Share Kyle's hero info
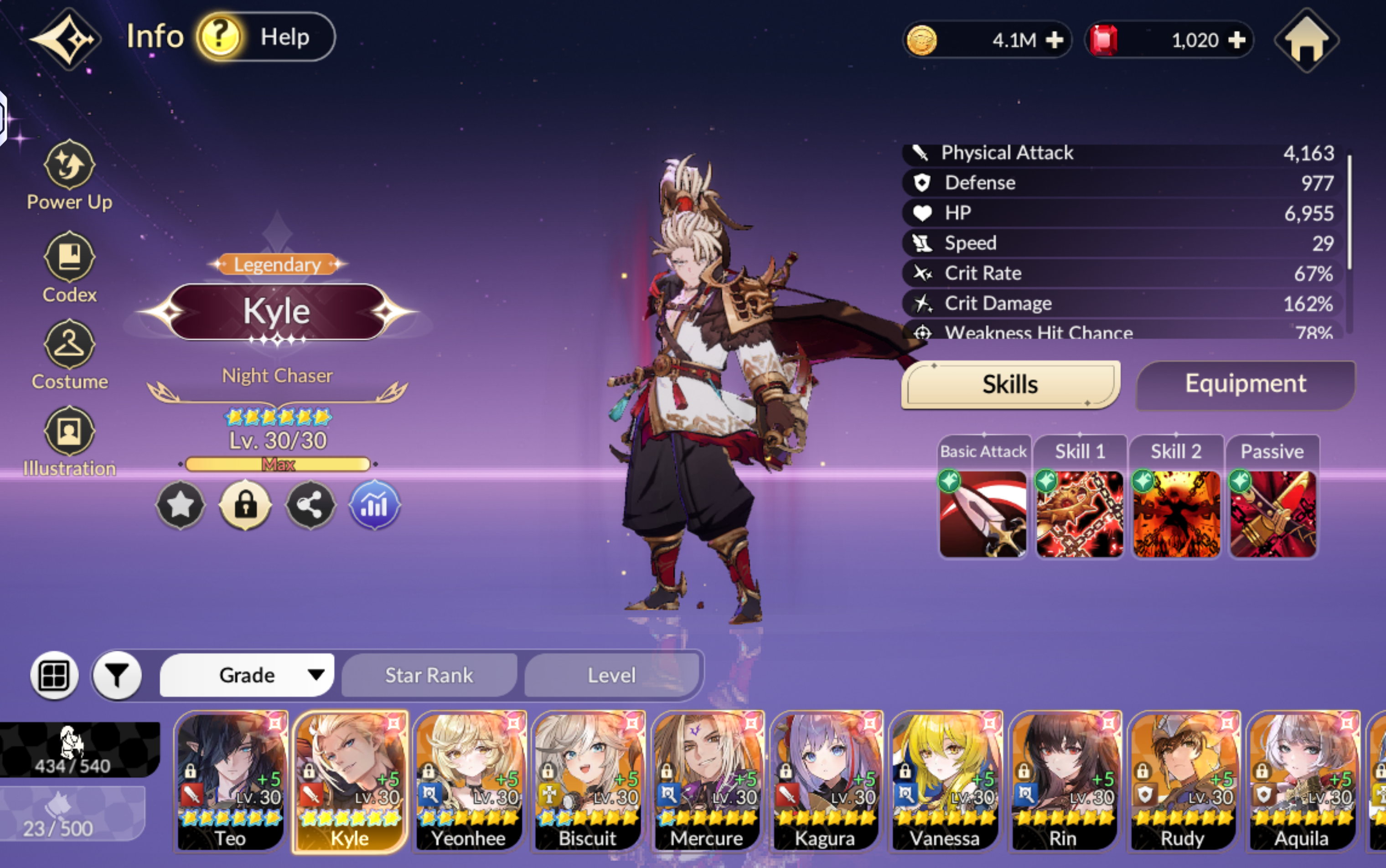This screenshot has width=1386, height=868. coord(310,505)
